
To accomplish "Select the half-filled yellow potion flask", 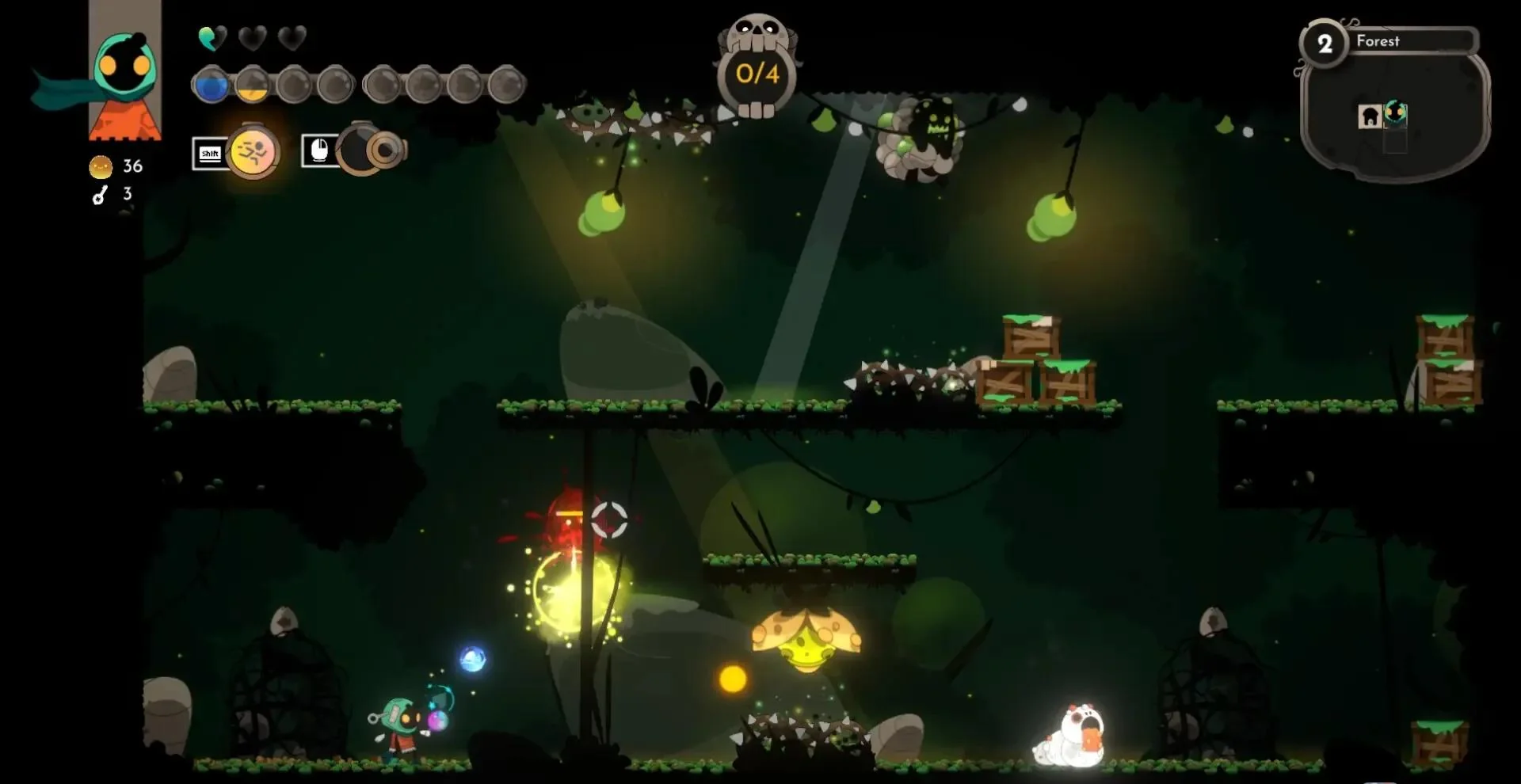I will pyautogui.click(x=253, y=85).
